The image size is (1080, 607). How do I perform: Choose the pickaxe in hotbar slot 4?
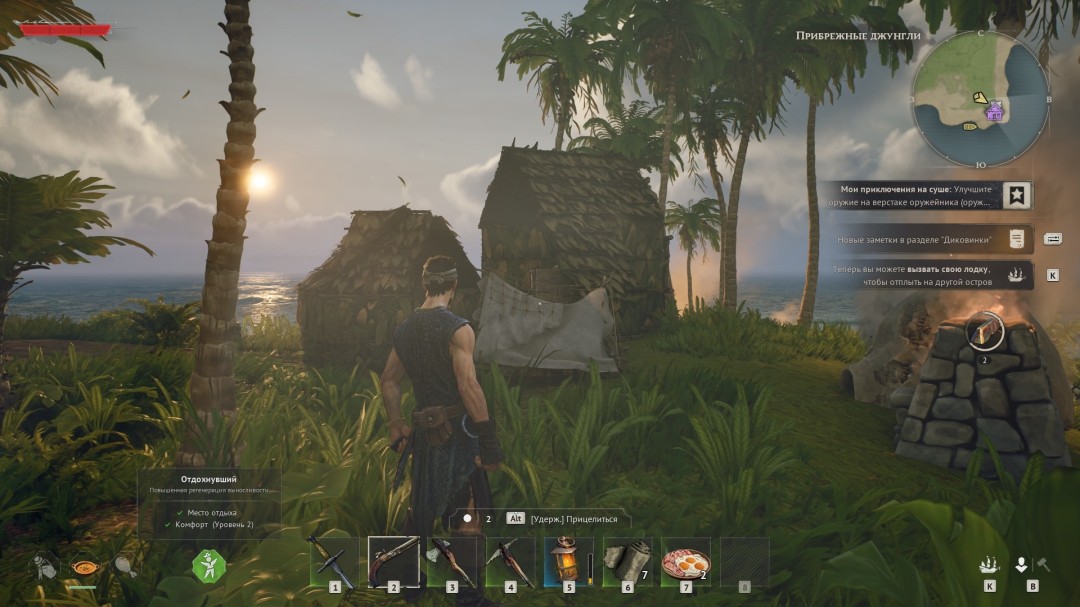[510, 562]
